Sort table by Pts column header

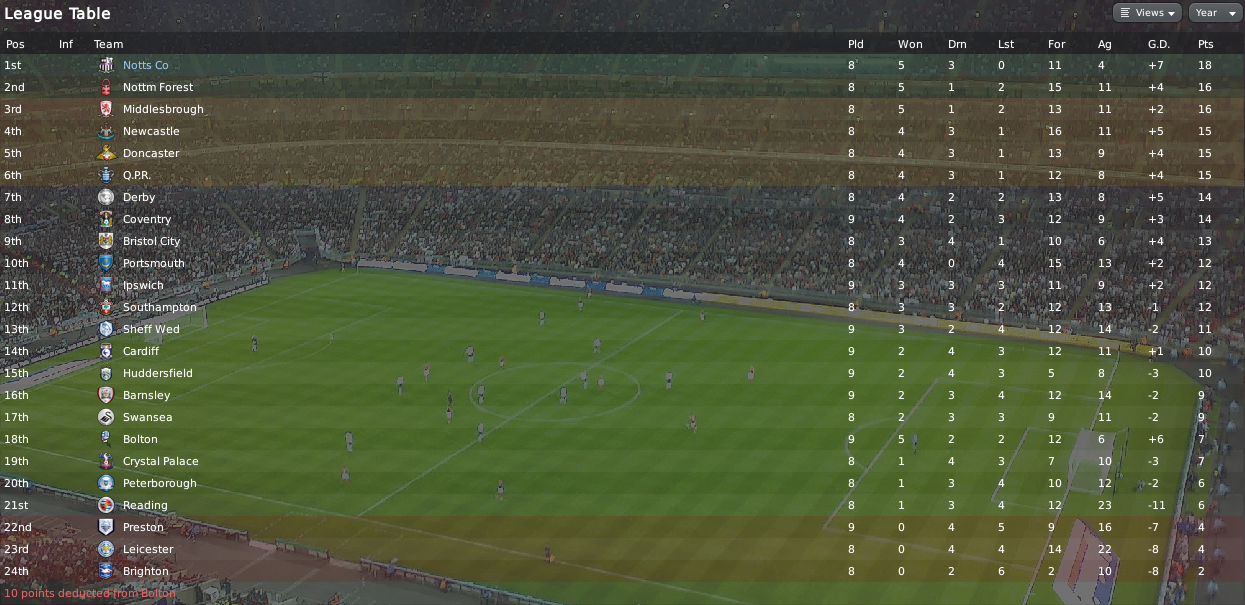coord(1205,44)
